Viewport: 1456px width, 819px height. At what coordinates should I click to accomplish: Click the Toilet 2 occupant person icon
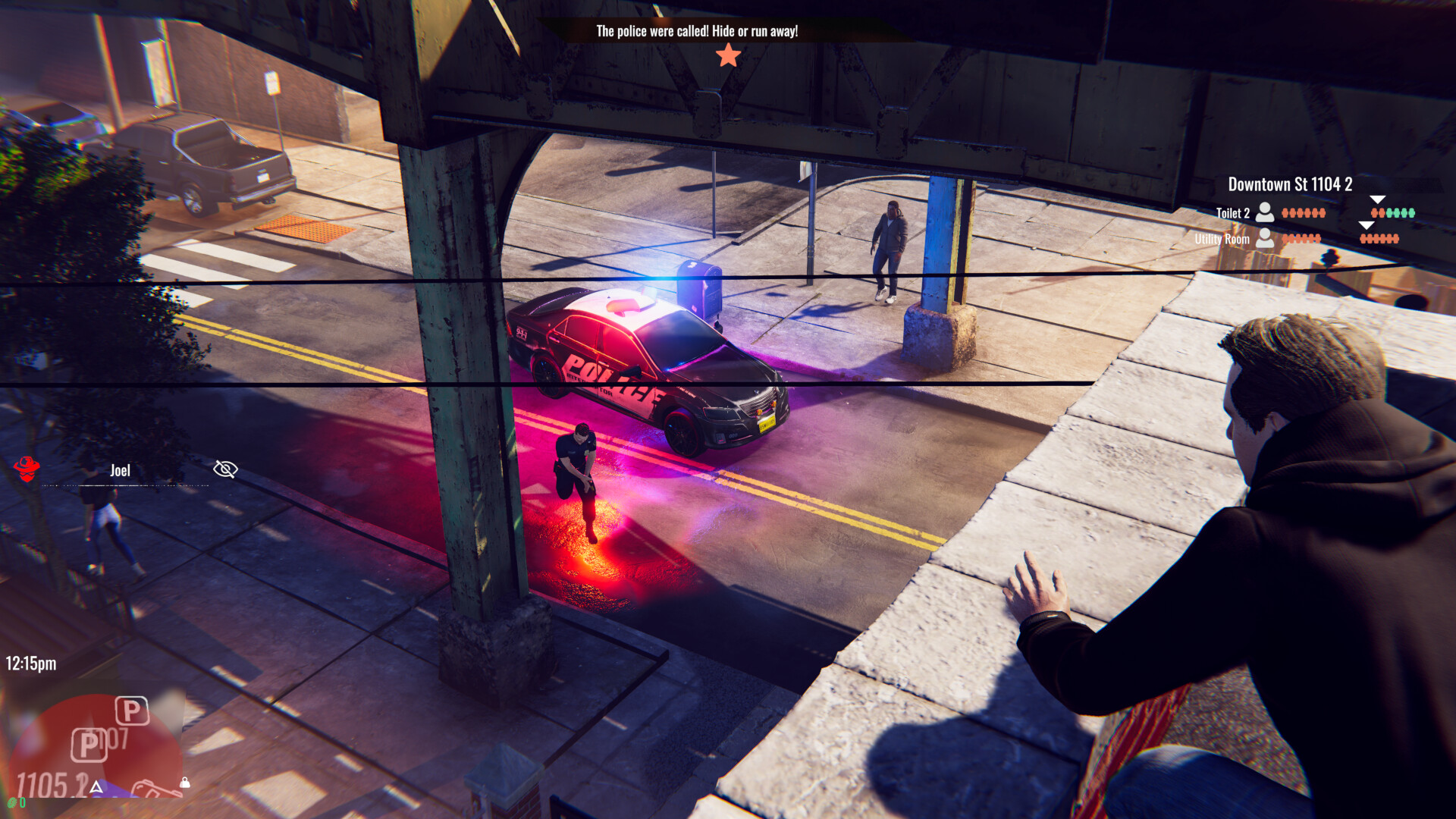pos(1264,213)
